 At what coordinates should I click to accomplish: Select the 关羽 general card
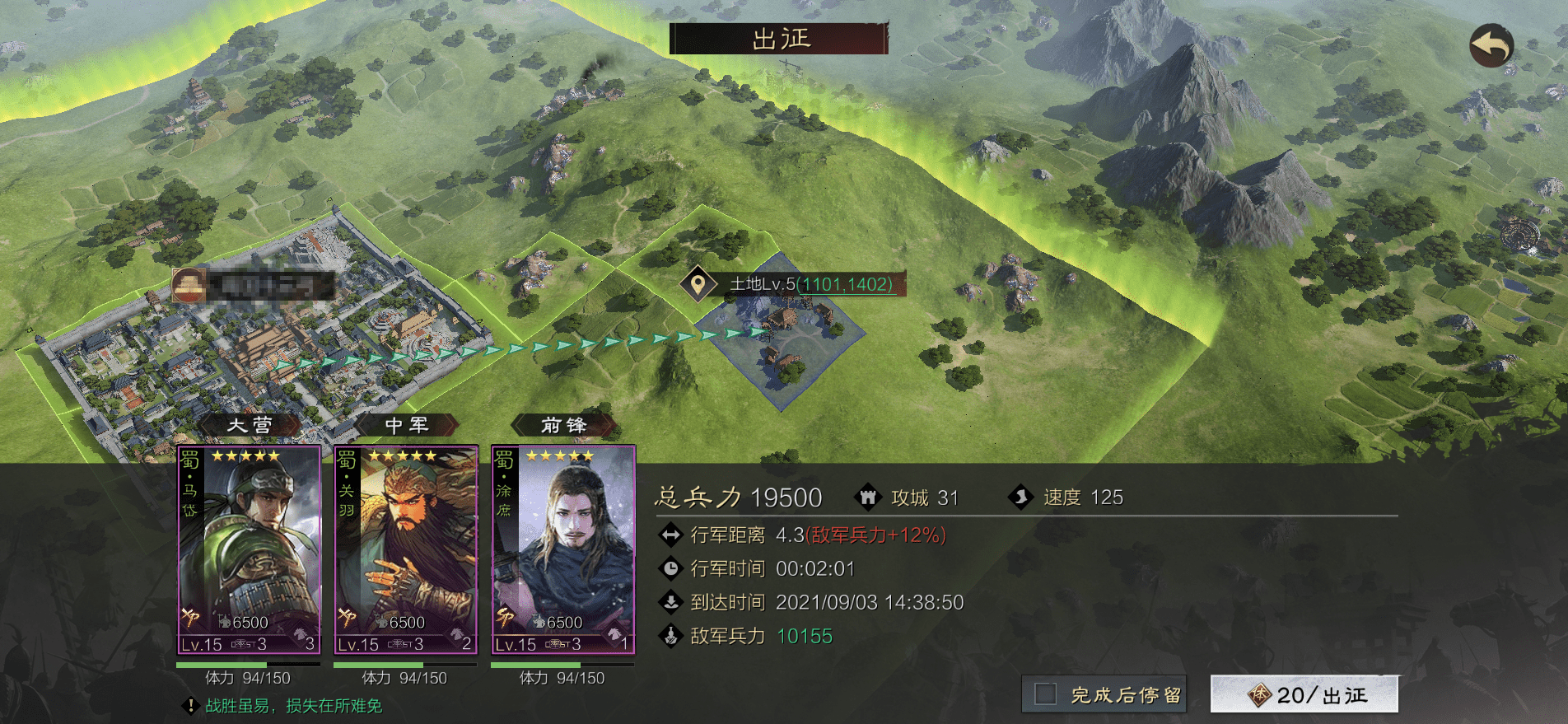tap(406, 549)
